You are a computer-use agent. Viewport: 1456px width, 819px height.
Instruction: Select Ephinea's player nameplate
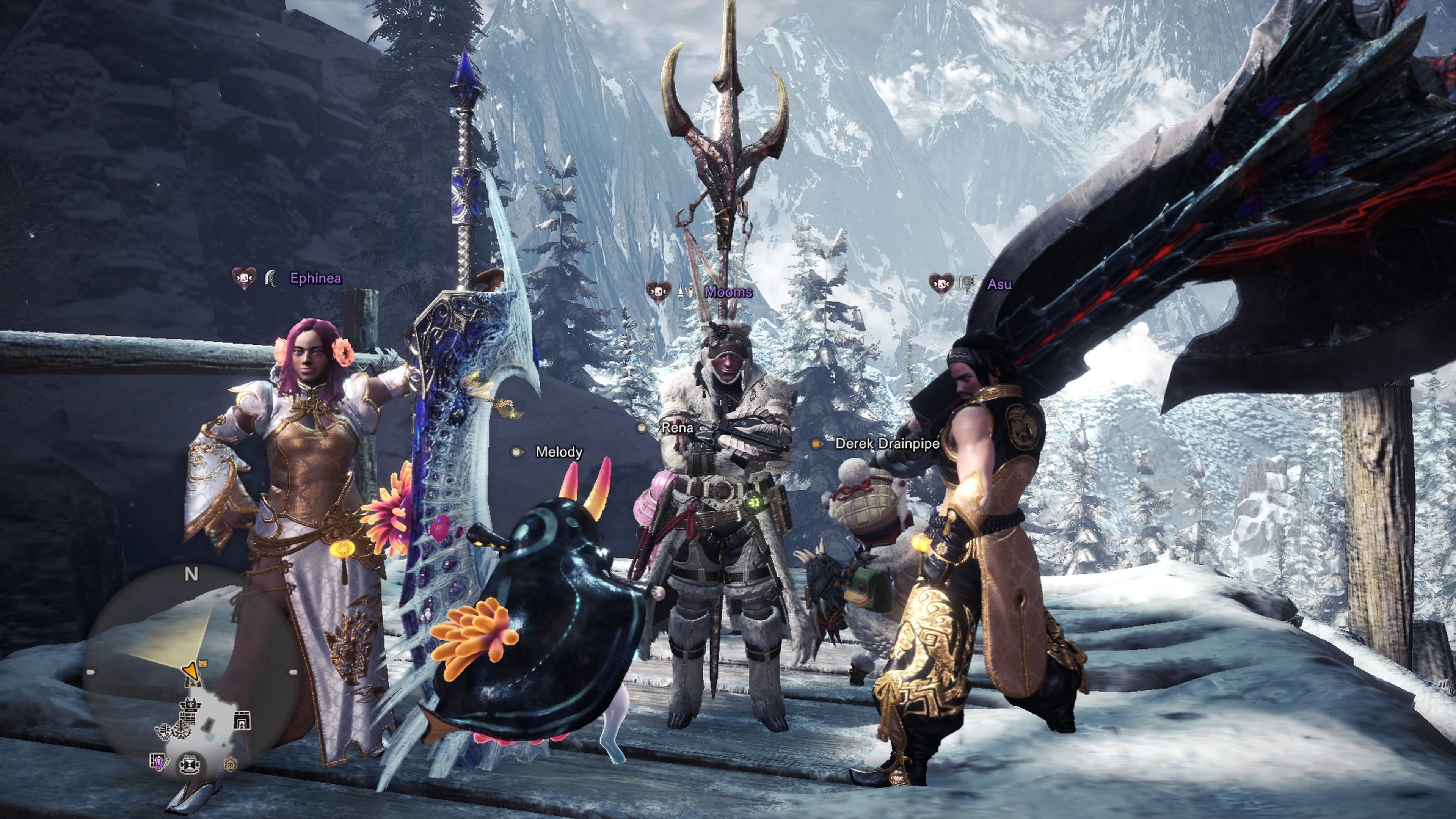click(315, 278)
